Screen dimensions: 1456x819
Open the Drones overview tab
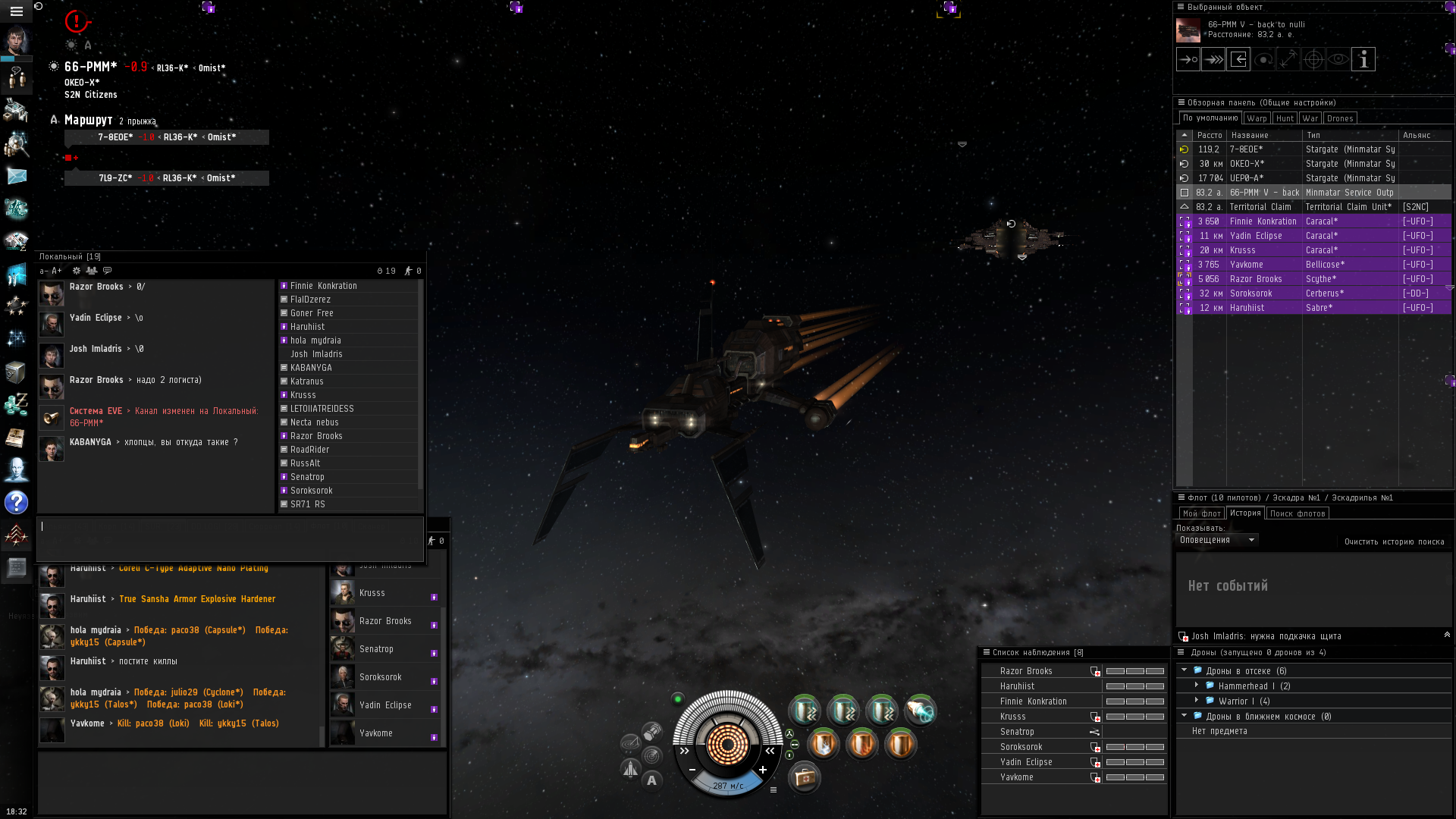click(x=1340, y=118)
